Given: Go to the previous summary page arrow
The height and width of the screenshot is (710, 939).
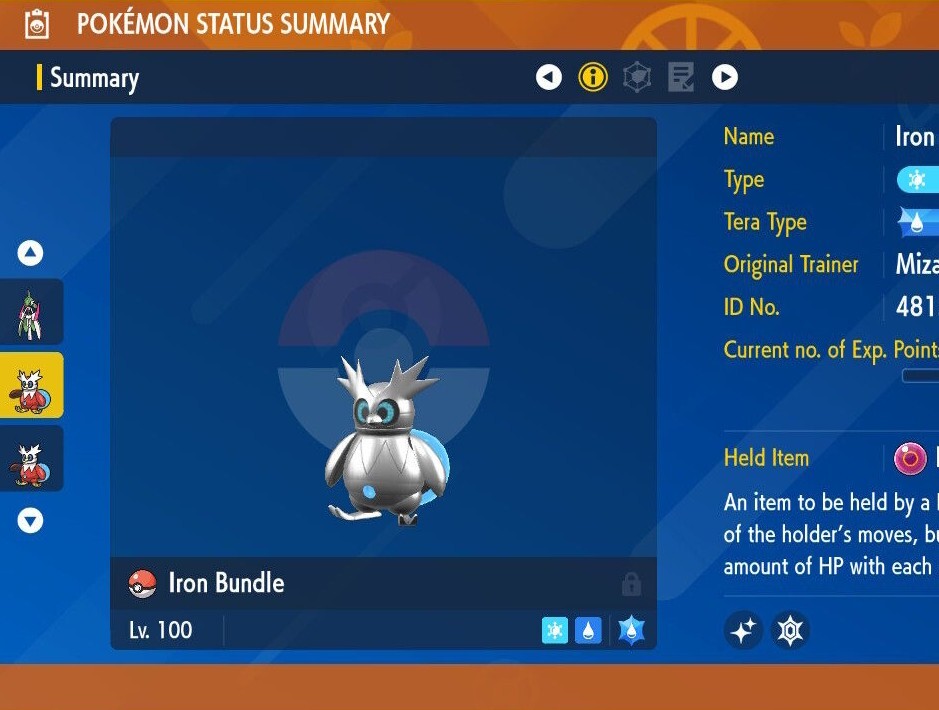Looking at the screenshot, I should [x=549, y=77].
